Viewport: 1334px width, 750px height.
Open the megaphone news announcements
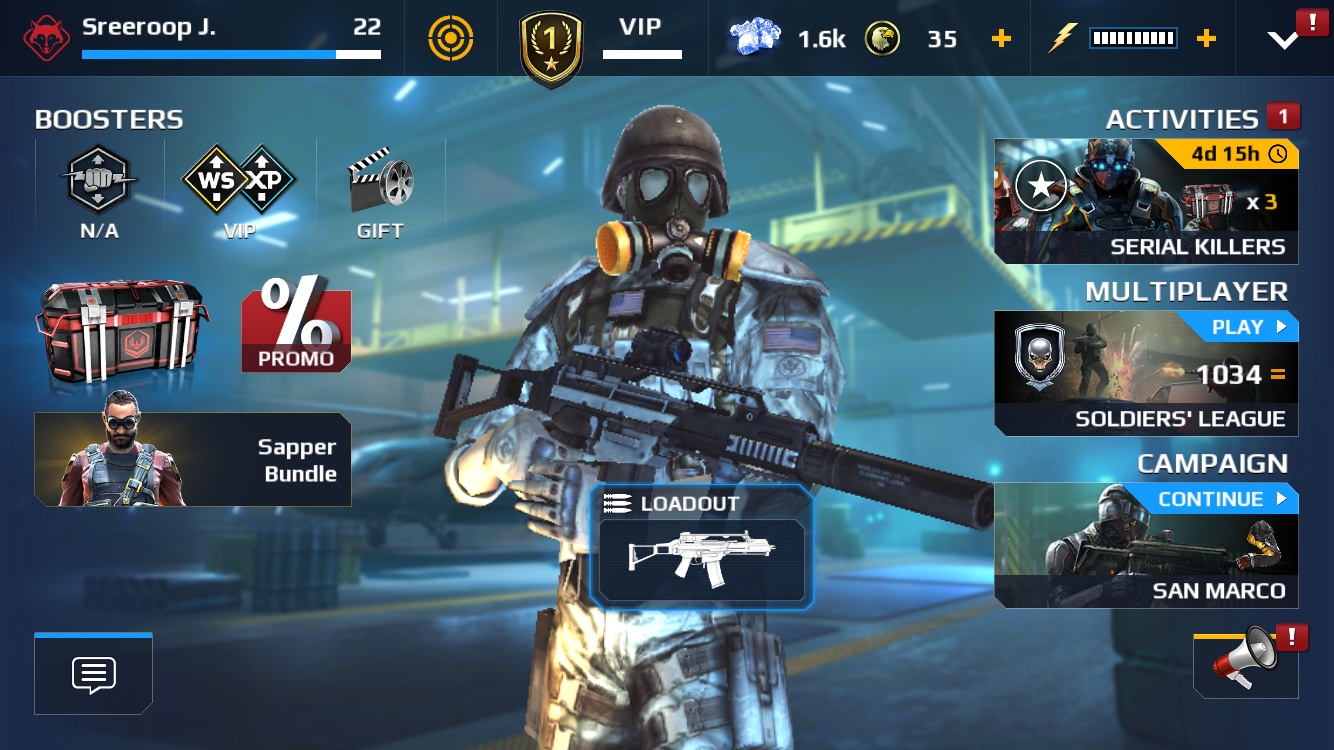[x=1245, y=661]
